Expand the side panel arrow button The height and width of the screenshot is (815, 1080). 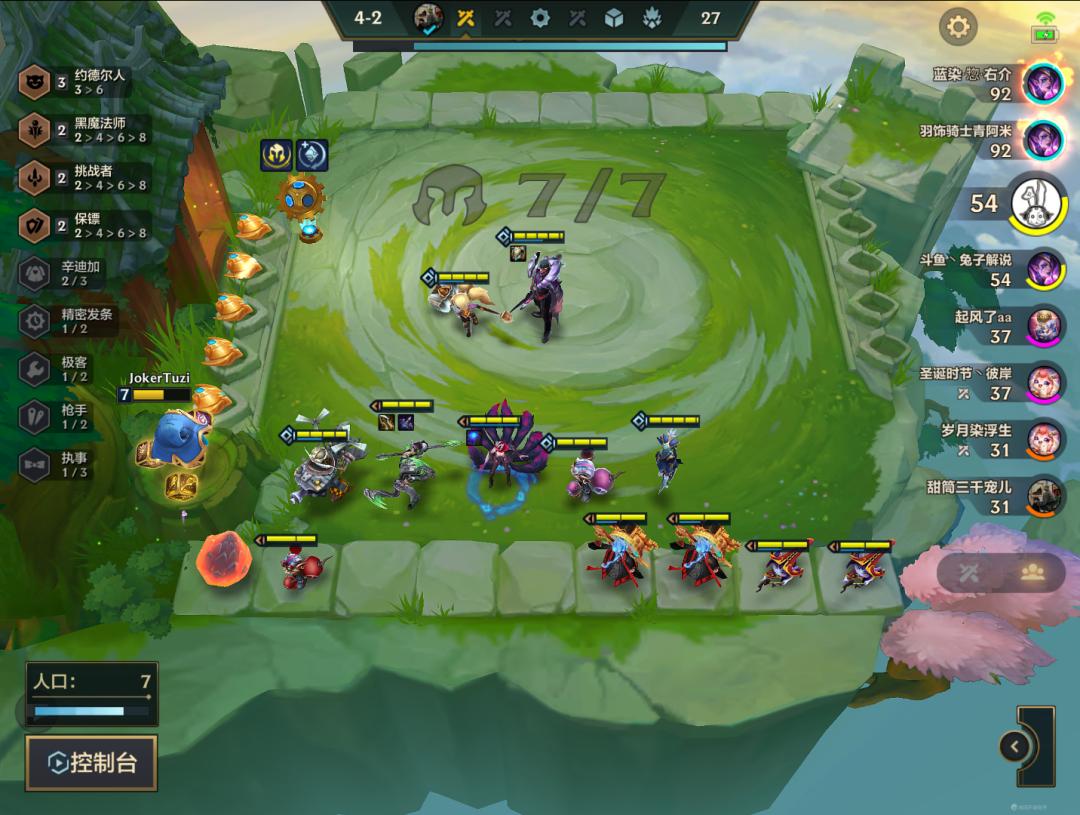[x=1015, y=746]
